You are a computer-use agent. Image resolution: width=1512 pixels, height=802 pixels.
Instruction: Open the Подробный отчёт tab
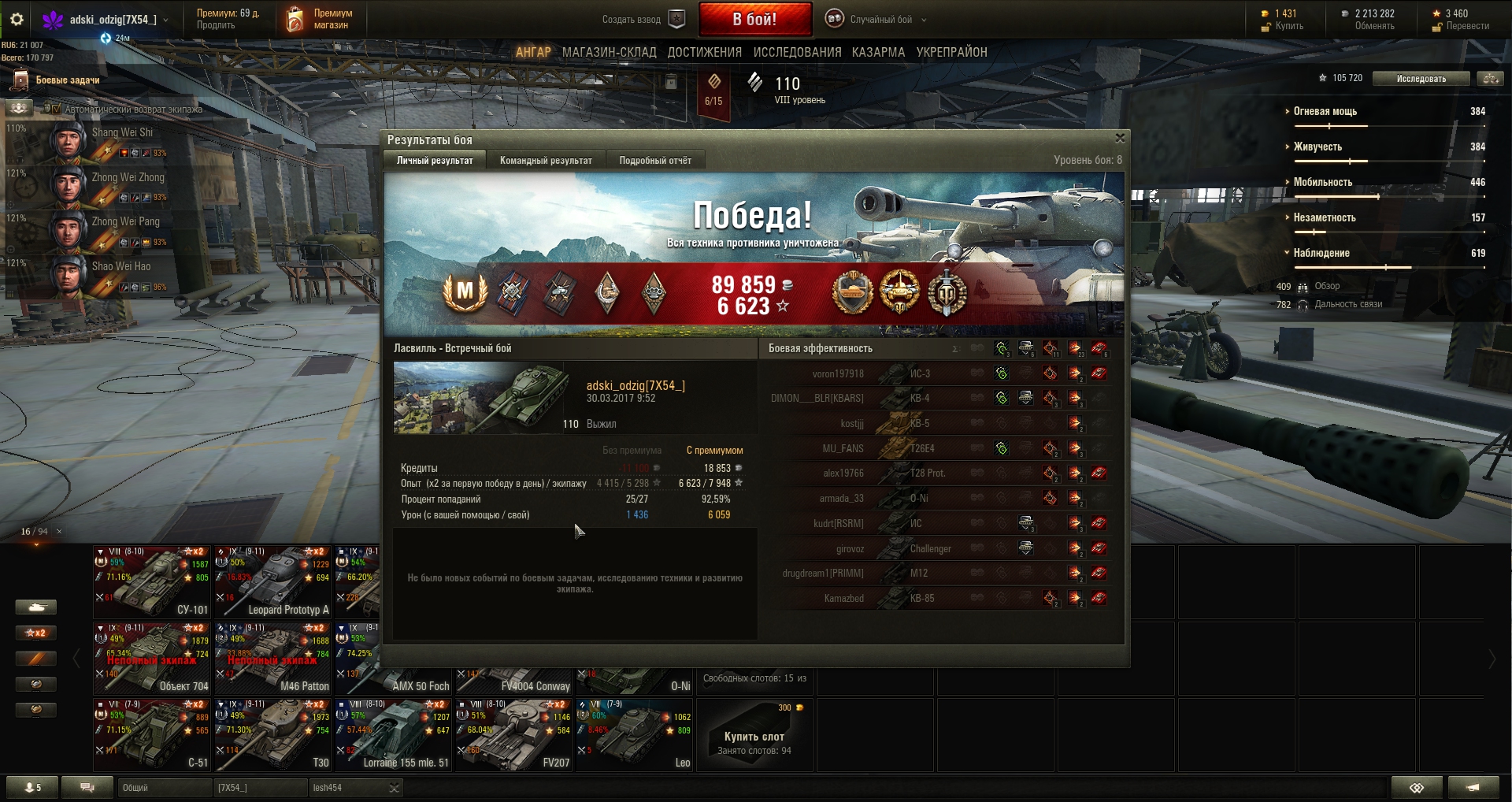655,161
